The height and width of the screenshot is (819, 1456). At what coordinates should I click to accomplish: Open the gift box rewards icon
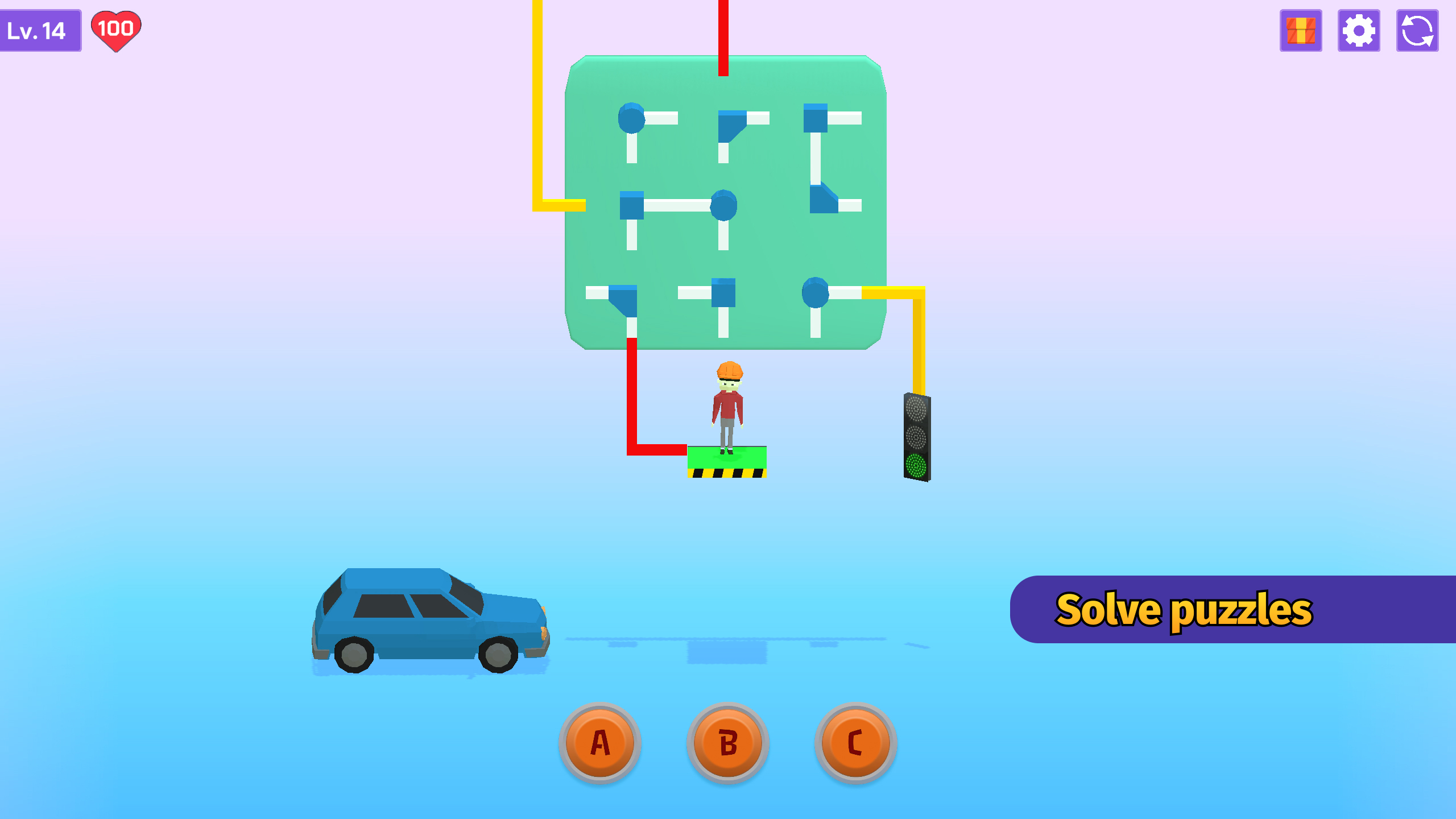(x=1302, y=31)
